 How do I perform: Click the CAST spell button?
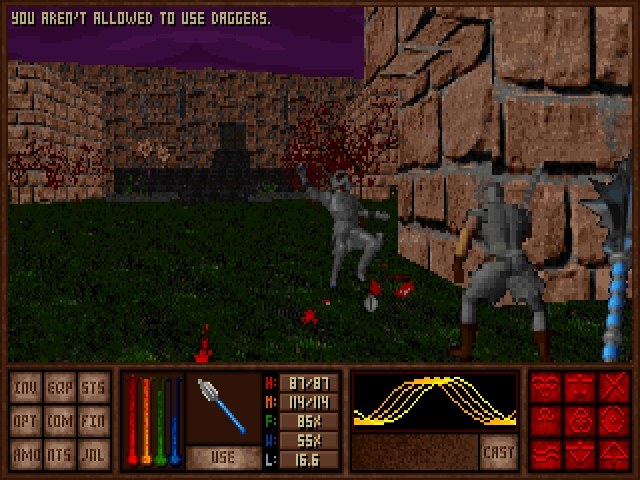(x=498, y=452)
